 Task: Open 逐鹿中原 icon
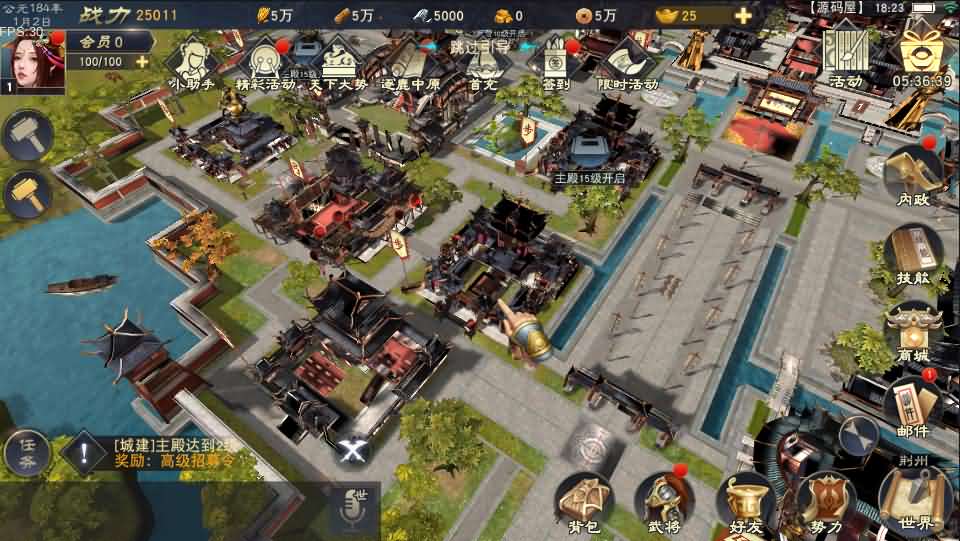tap(411, 62)
